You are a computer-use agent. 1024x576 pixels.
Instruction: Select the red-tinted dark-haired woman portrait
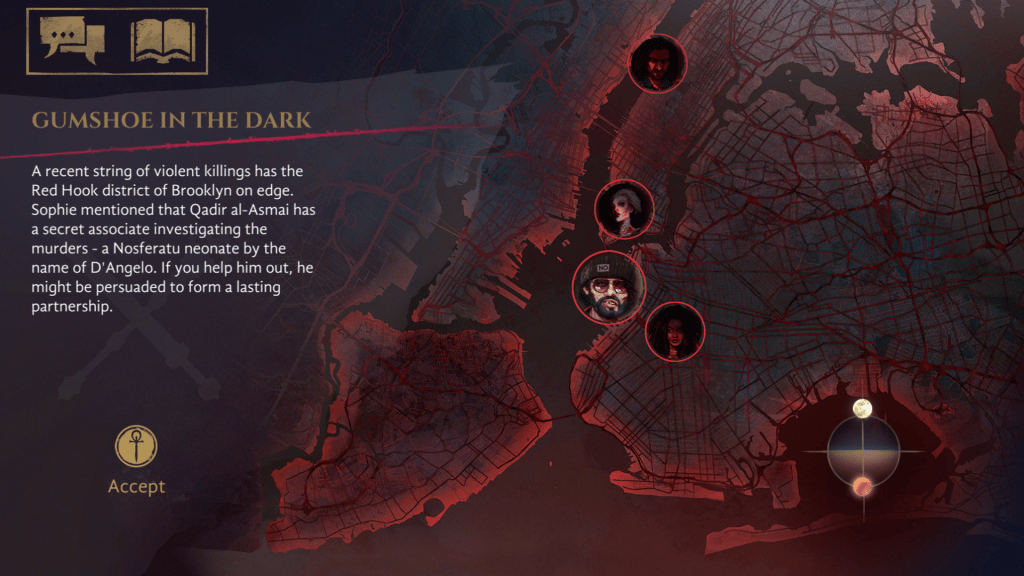point(674,331)
